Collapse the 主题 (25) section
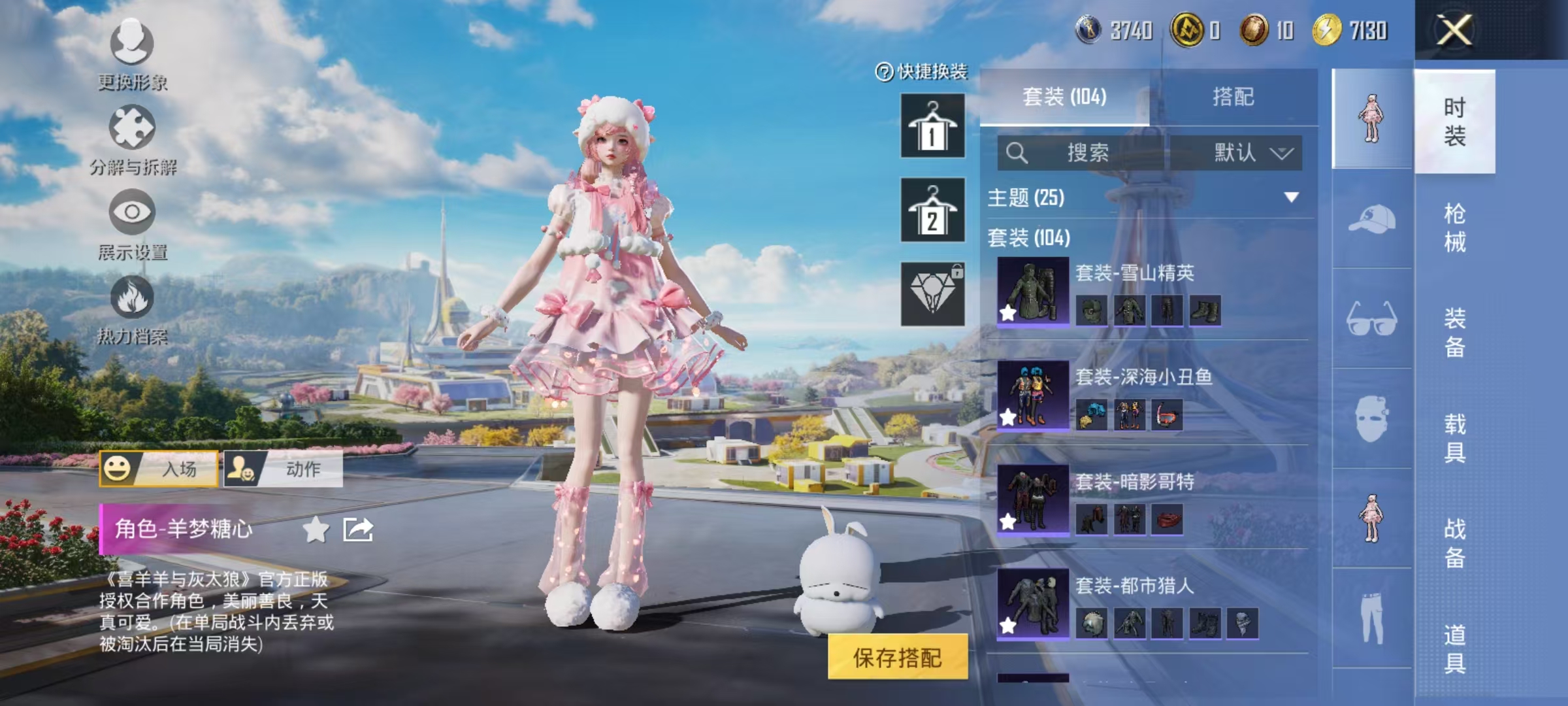1568x706 pixels. pos(1290,197)
